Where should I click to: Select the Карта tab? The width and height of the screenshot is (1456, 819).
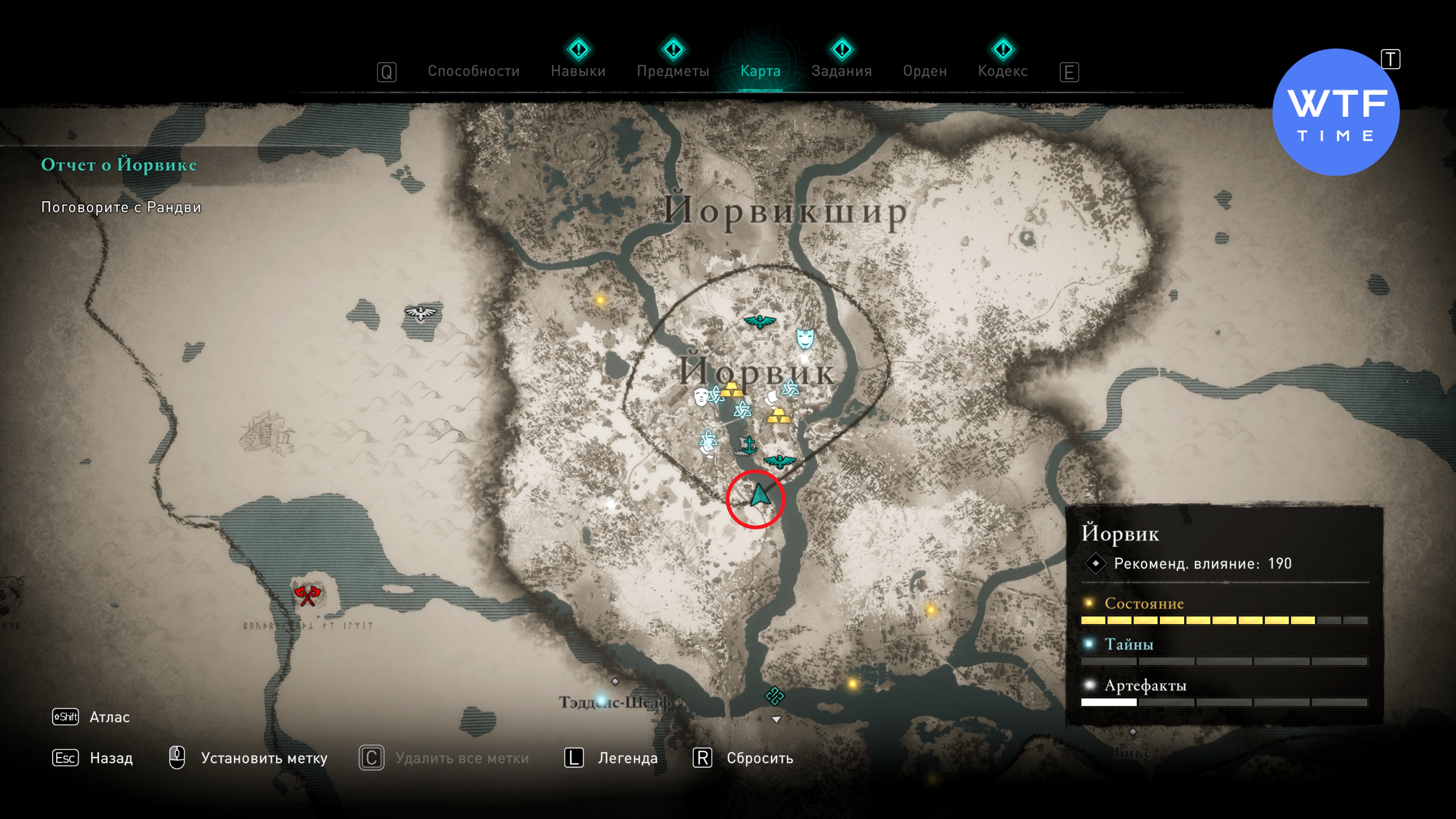coord(760,71)
